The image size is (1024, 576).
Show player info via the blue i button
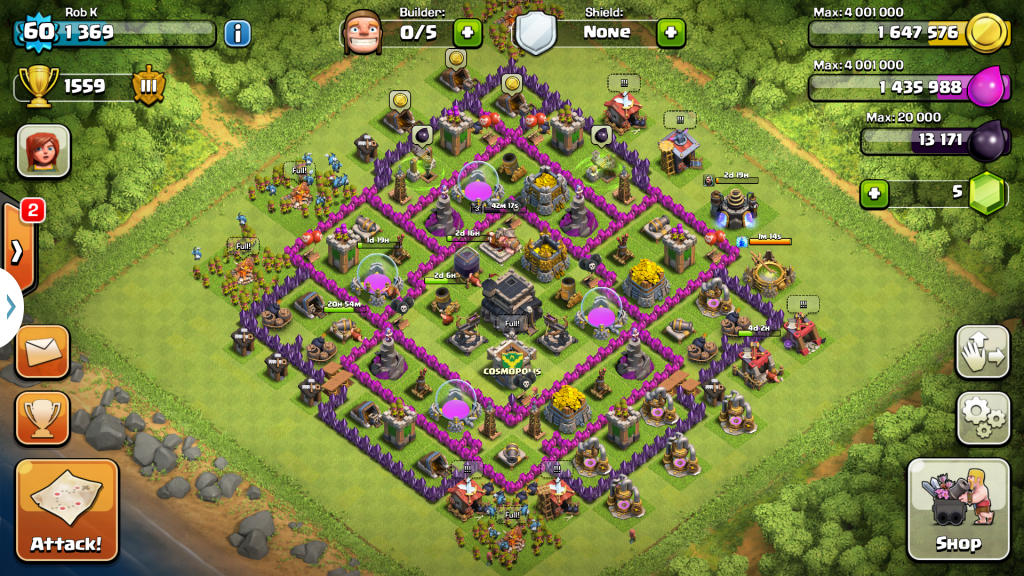237,33
